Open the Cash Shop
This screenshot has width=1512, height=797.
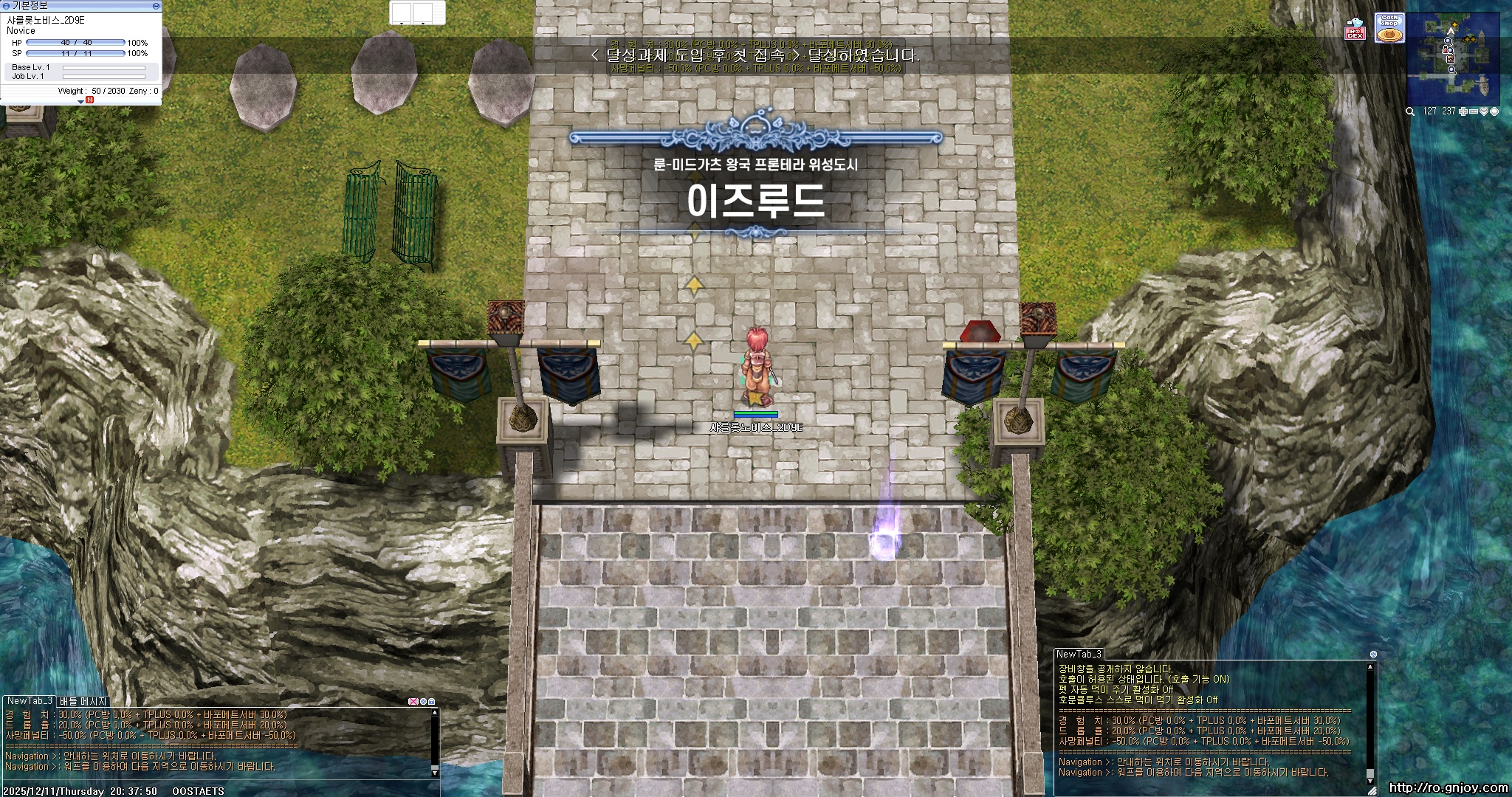pos(1389,29)
